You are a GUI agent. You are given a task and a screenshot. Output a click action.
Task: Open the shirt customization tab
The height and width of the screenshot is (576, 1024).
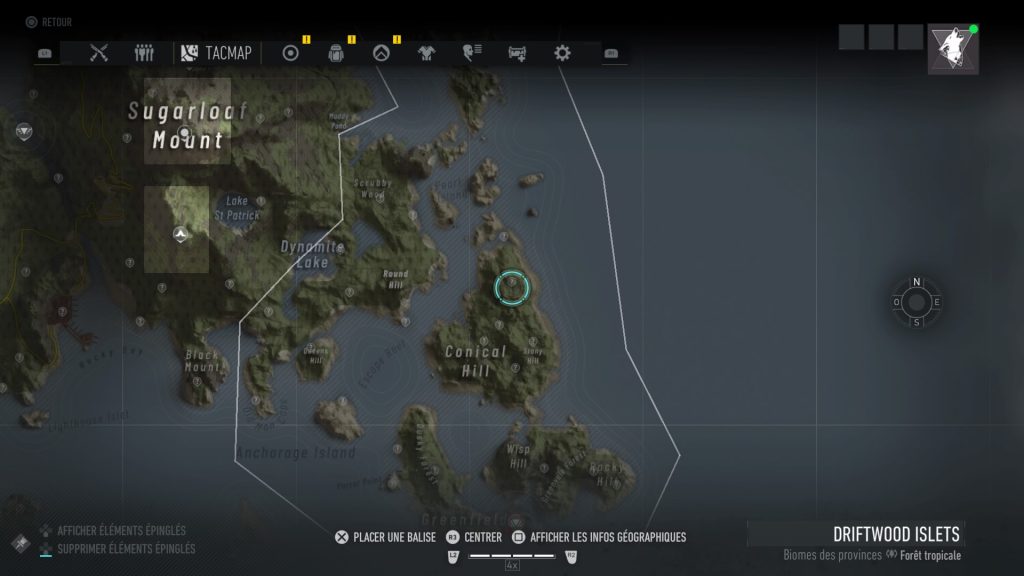pos(424,53)
